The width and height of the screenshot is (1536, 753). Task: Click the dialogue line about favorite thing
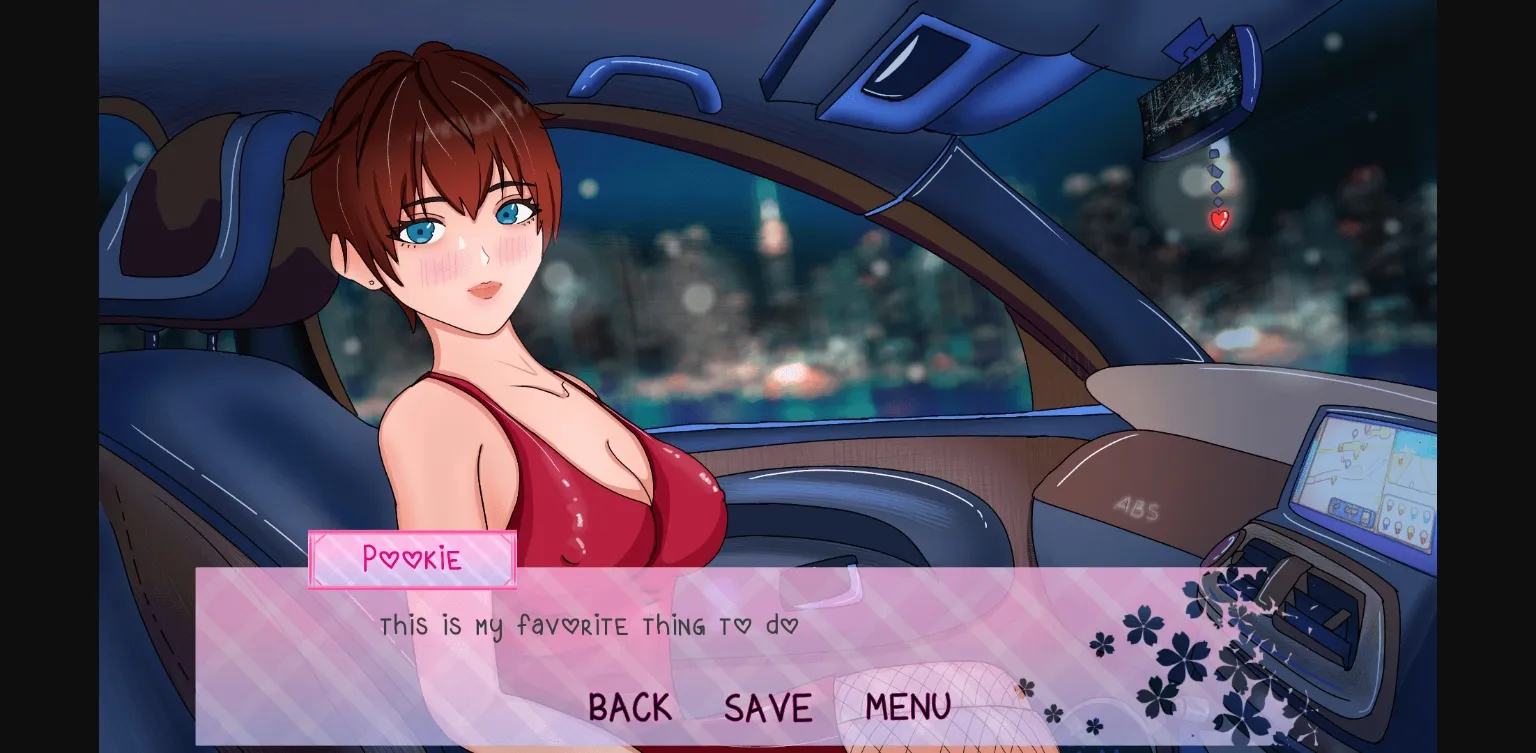pyautogui.click(x=588, y=626)
